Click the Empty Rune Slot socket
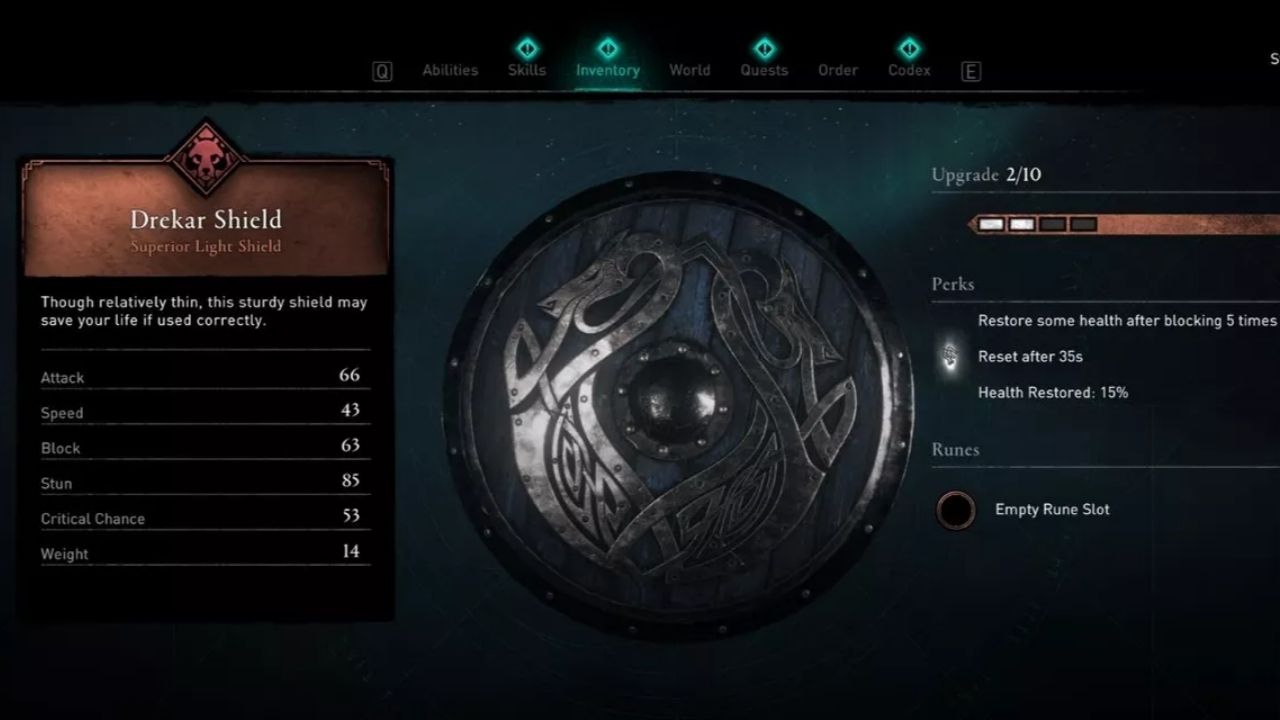Viewport: 1280px width, 720px height. (x=956, y=509)
